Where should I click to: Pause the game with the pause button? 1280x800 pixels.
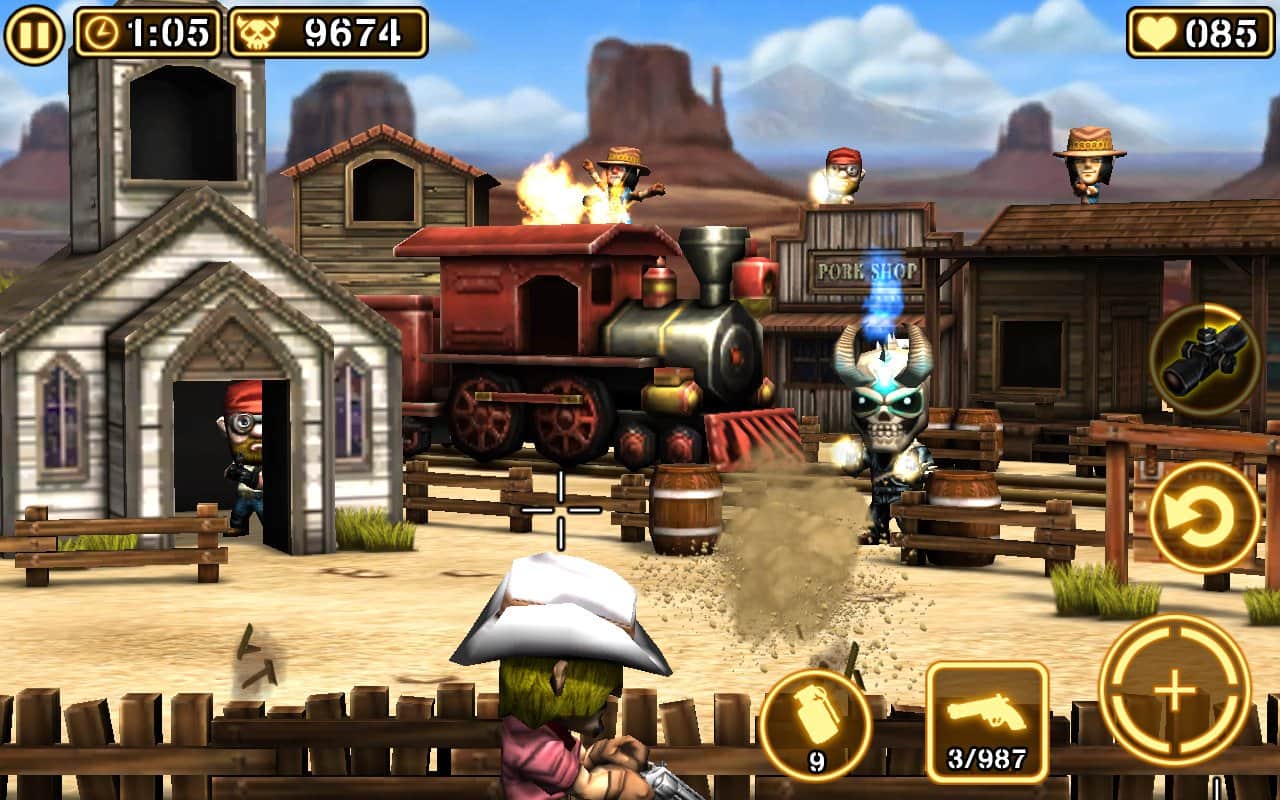pos(34,33)
